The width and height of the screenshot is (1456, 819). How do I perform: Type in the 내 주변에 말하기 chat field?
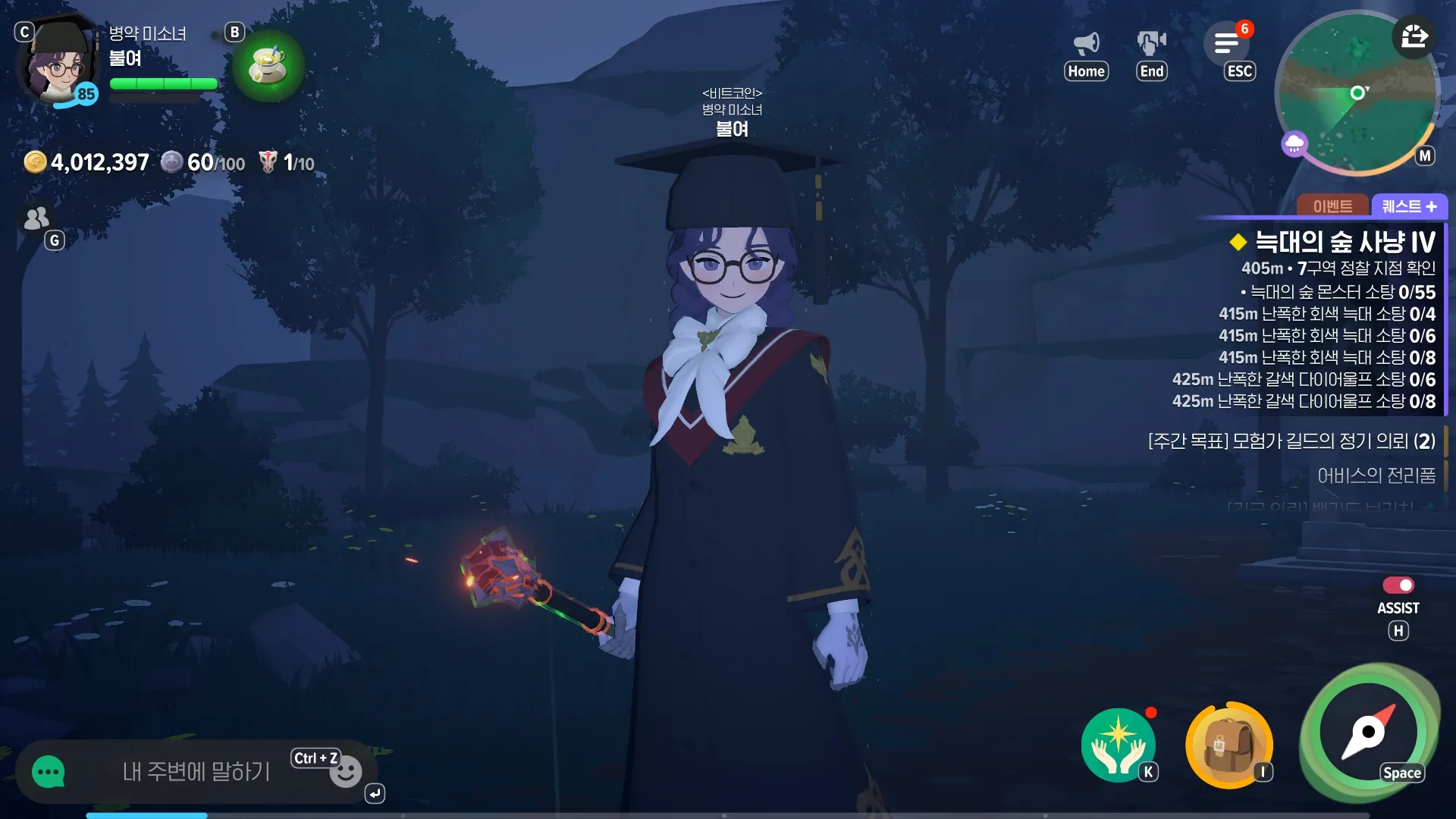pos(196,772)
